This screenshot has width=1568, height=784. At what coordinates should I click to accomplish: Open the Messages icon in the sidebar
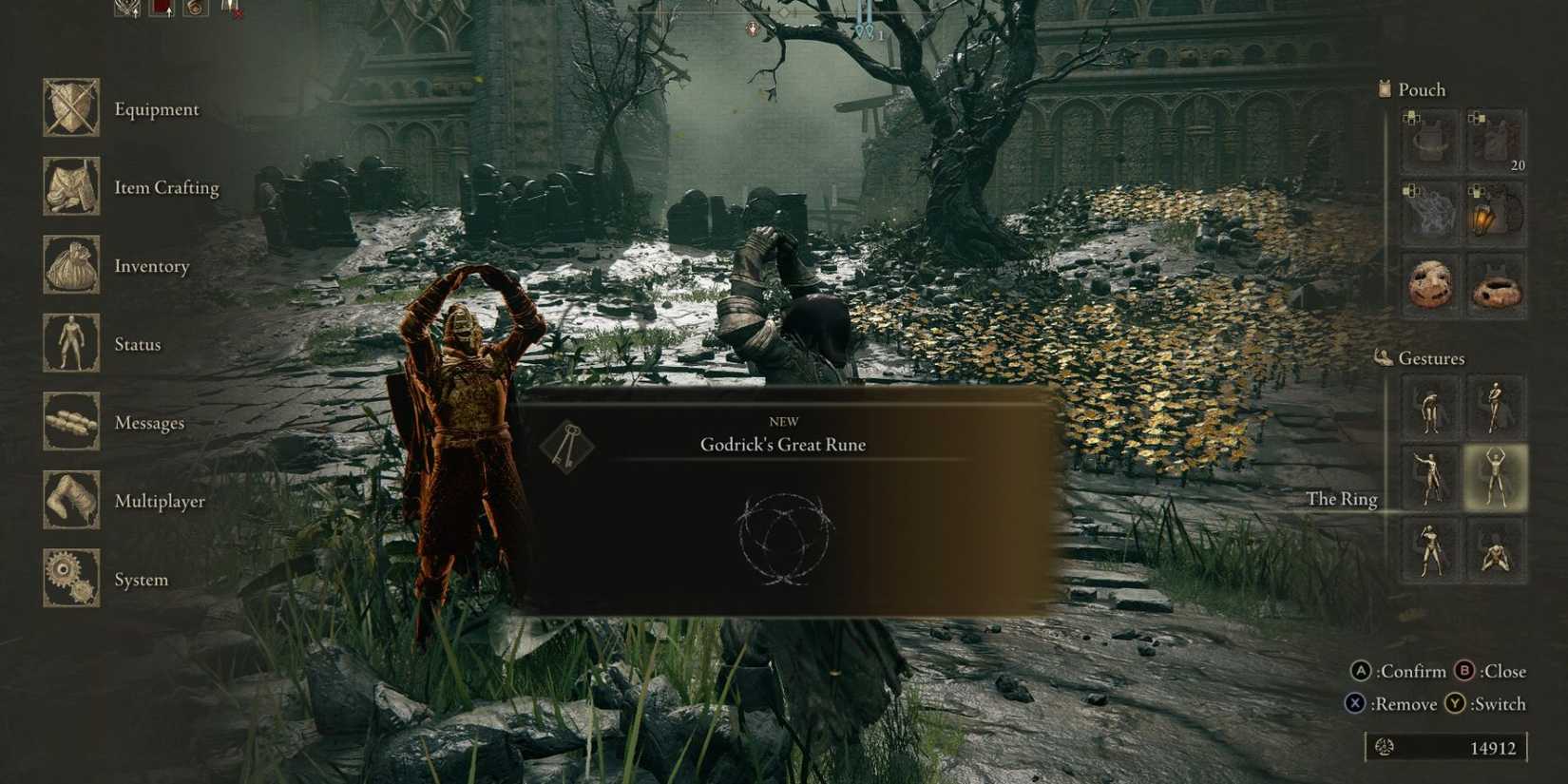tap(71, 423)
